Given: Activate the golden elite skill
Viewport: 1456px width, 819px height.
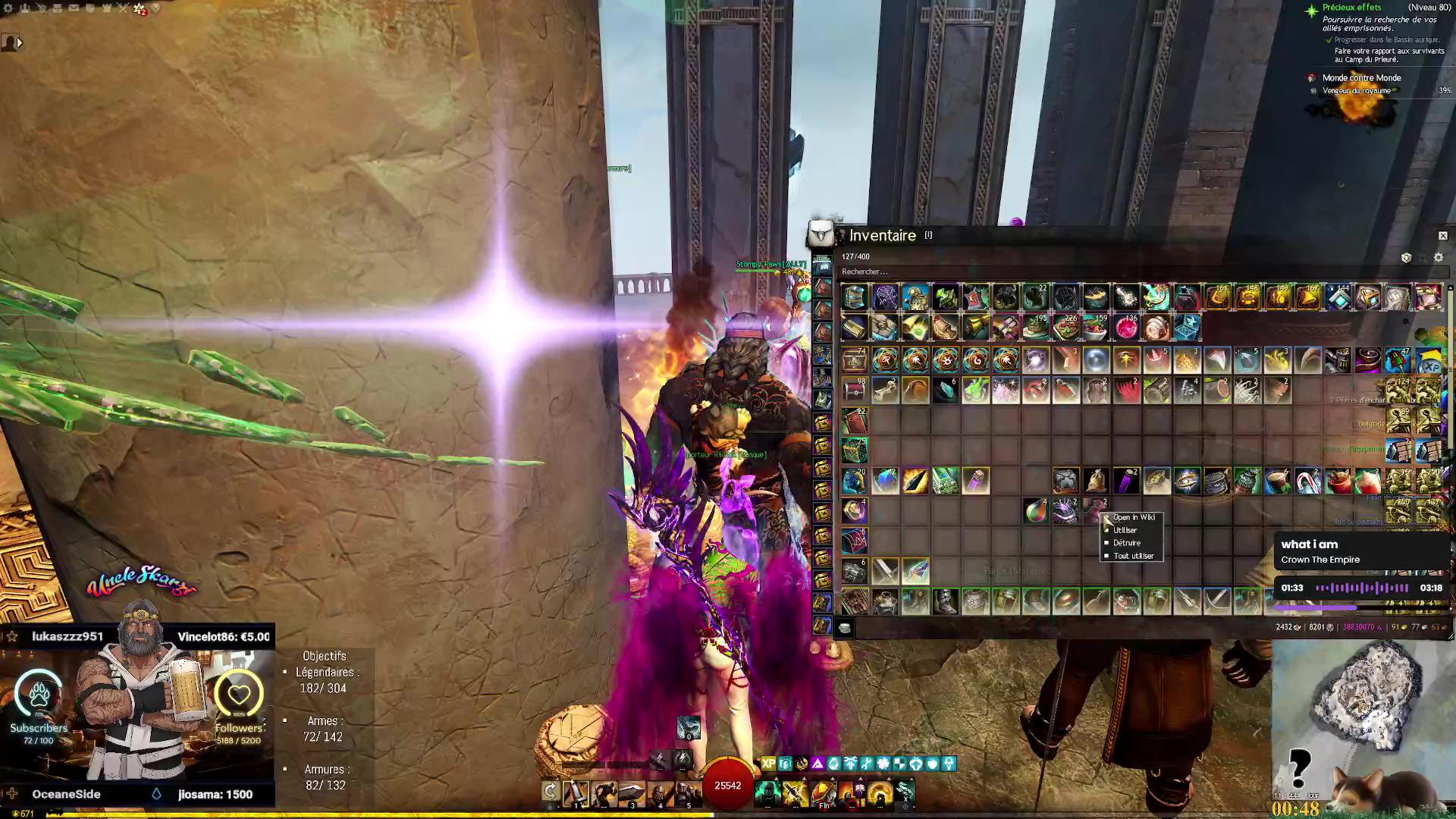Looking at the screenshot, I should click(880, 793).
